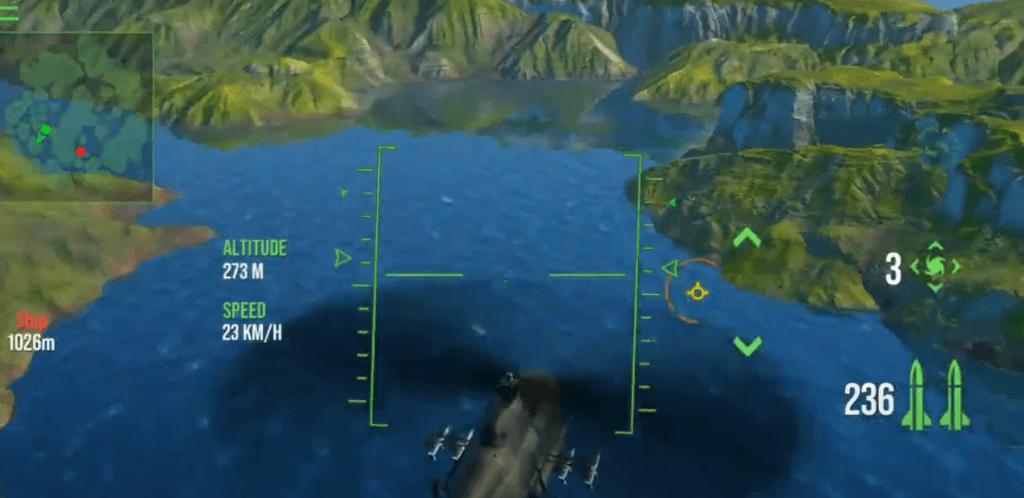Fire the twin rockets weapon icon
Screen dimensions: 1024x498
tap(936, 396)
